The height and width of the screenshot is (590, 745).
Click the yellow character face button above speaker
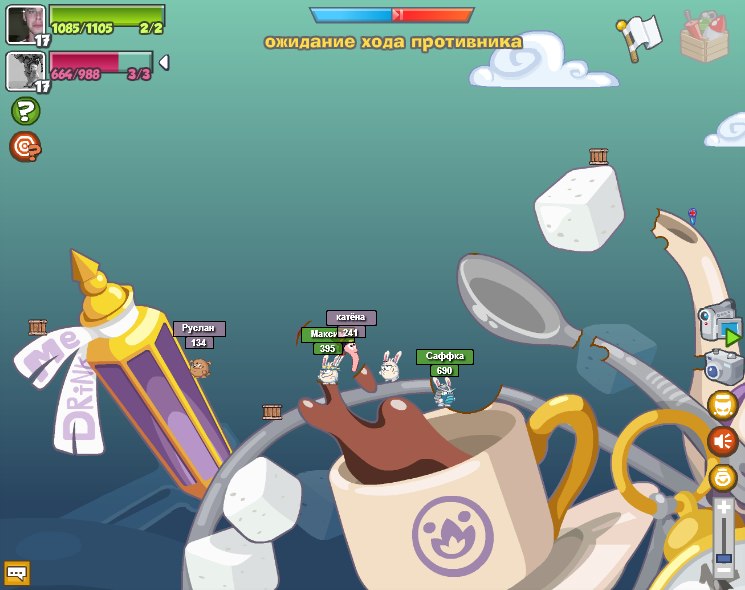(722, 404)
